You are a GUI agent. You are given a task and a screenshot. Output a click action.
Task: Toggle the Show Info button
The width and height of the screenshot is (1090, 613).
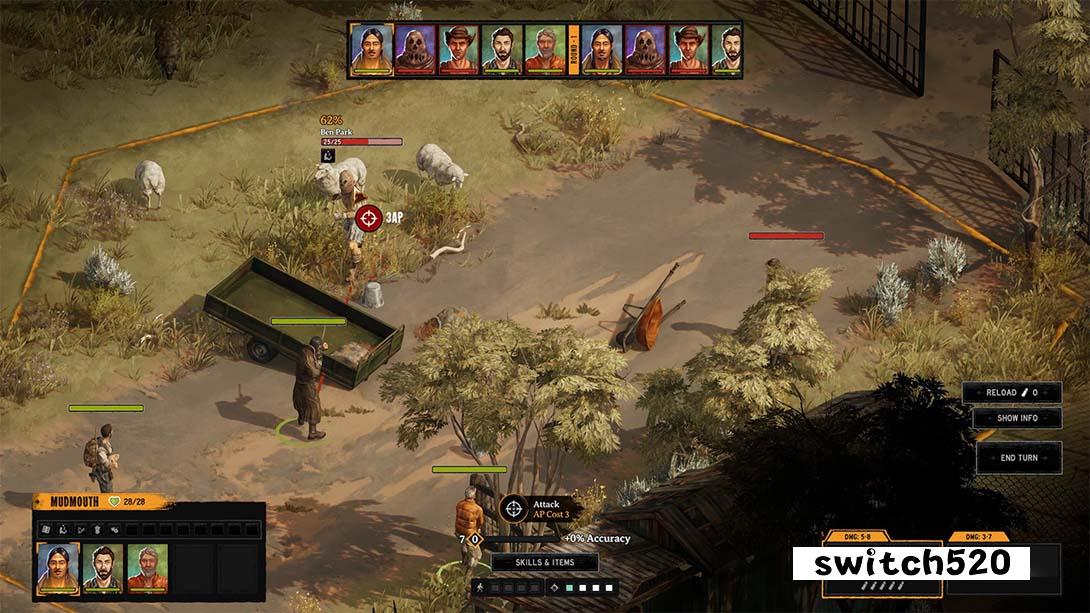pos(1017,418)
